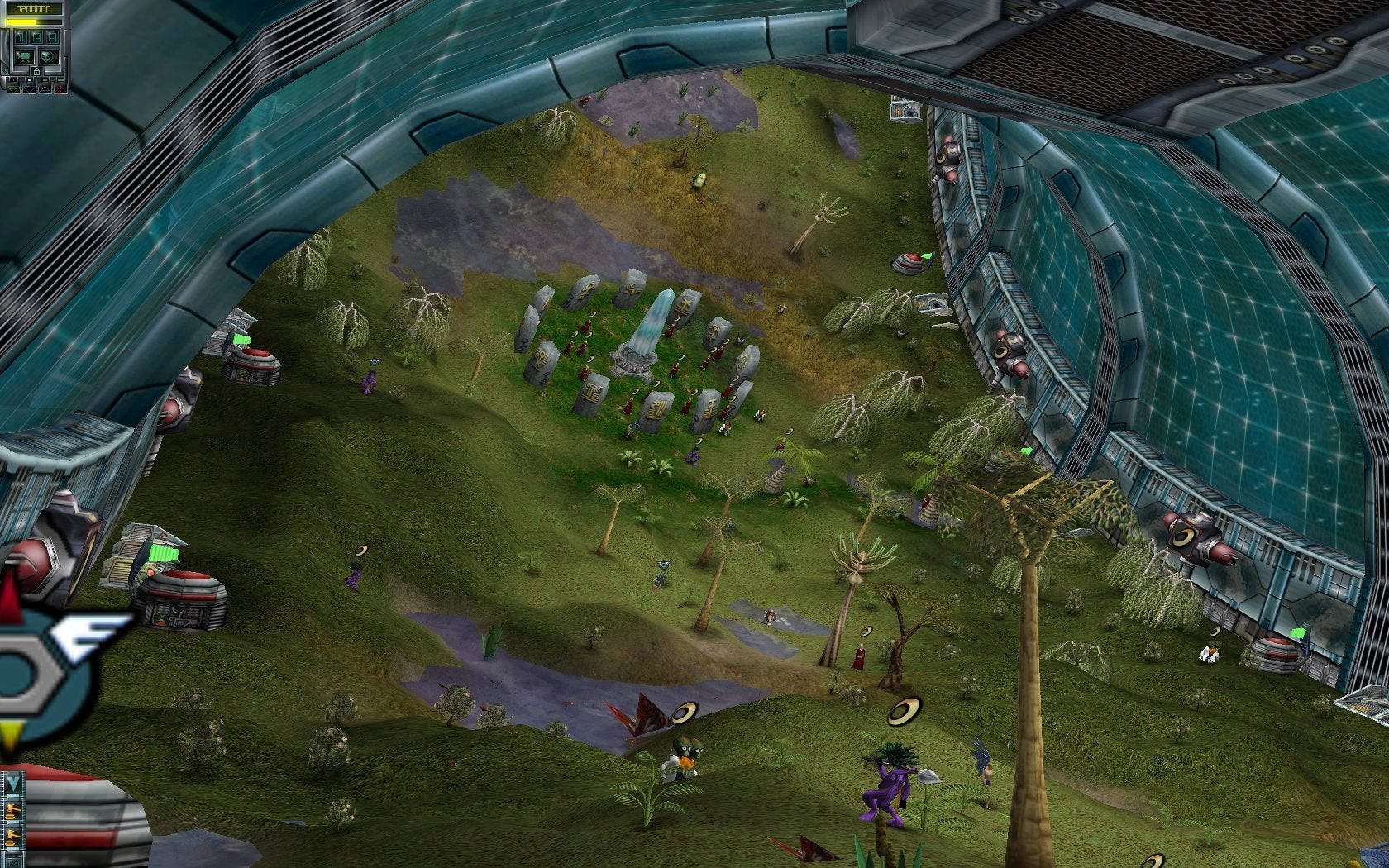1389x868 pixels.
Task: Toggle the padlock button
Action: pyautogui.click(x=36, y=72)
